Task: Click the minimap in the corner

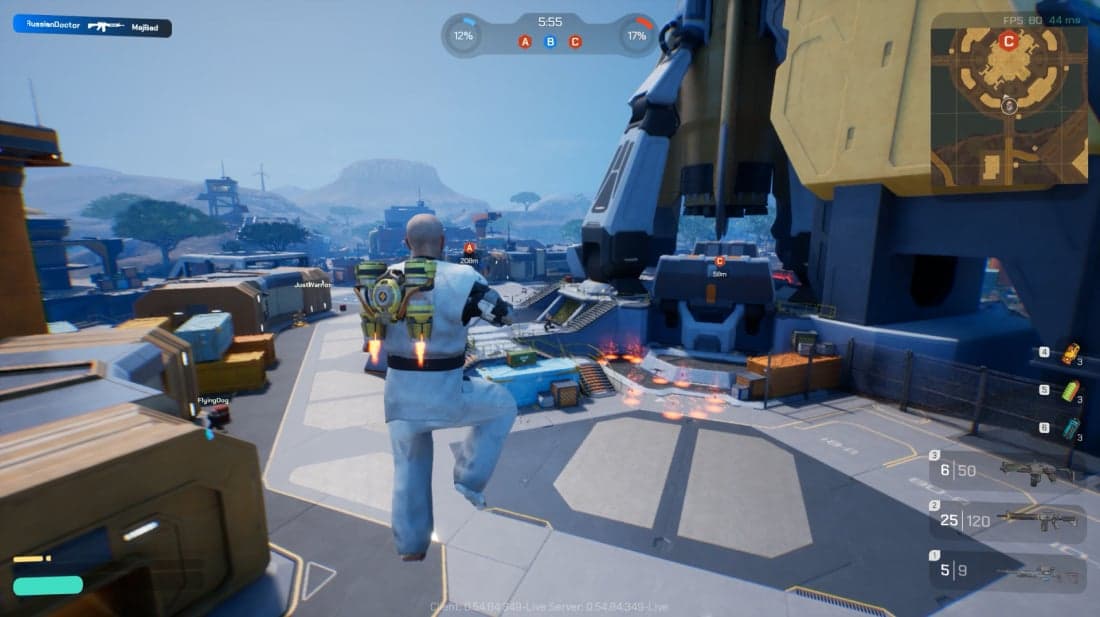Action: 1008,105
